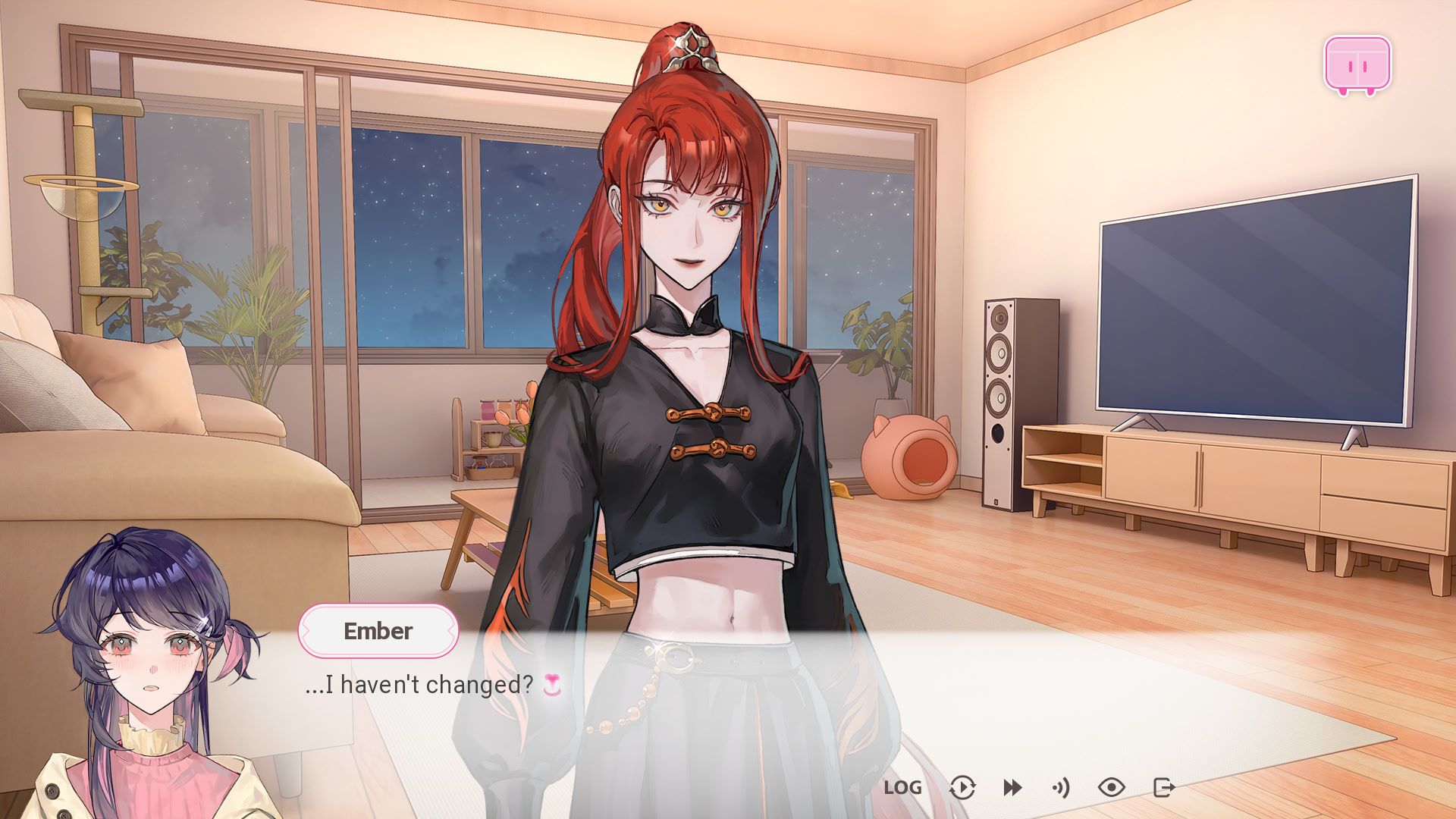
Task: Enable auto-play mode with the circular arrow icon
Action: (962, 788)
